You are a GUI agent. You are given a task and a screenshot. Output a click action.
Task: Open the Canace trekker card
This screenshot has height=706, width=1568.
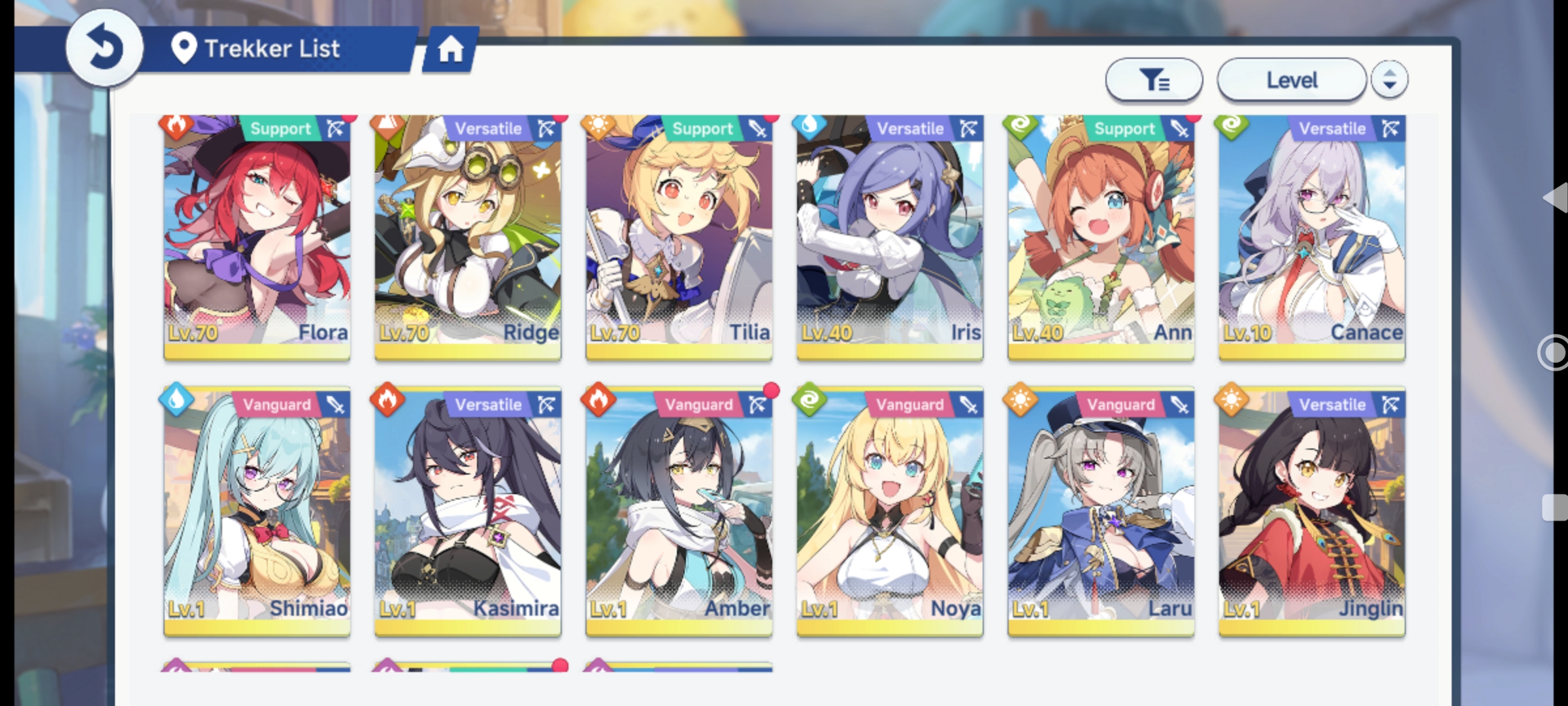point(1312,237)
